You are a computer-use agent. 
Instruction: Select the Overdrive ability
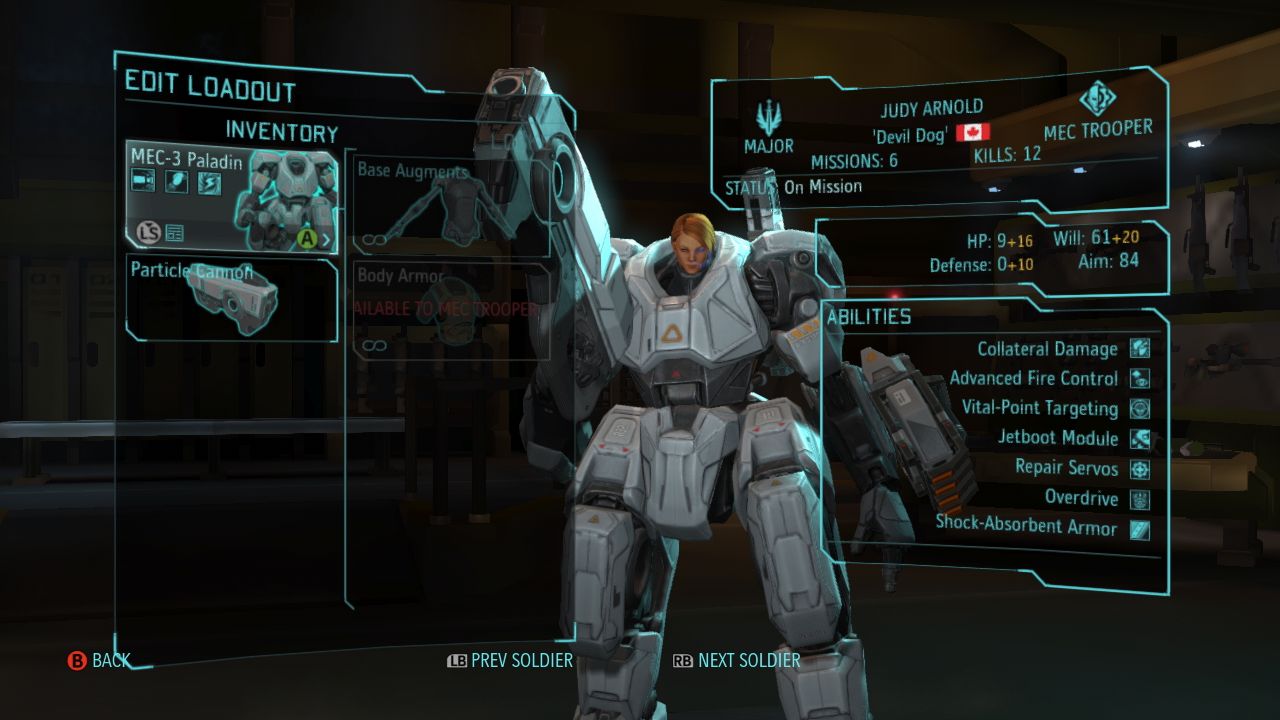1082,498
